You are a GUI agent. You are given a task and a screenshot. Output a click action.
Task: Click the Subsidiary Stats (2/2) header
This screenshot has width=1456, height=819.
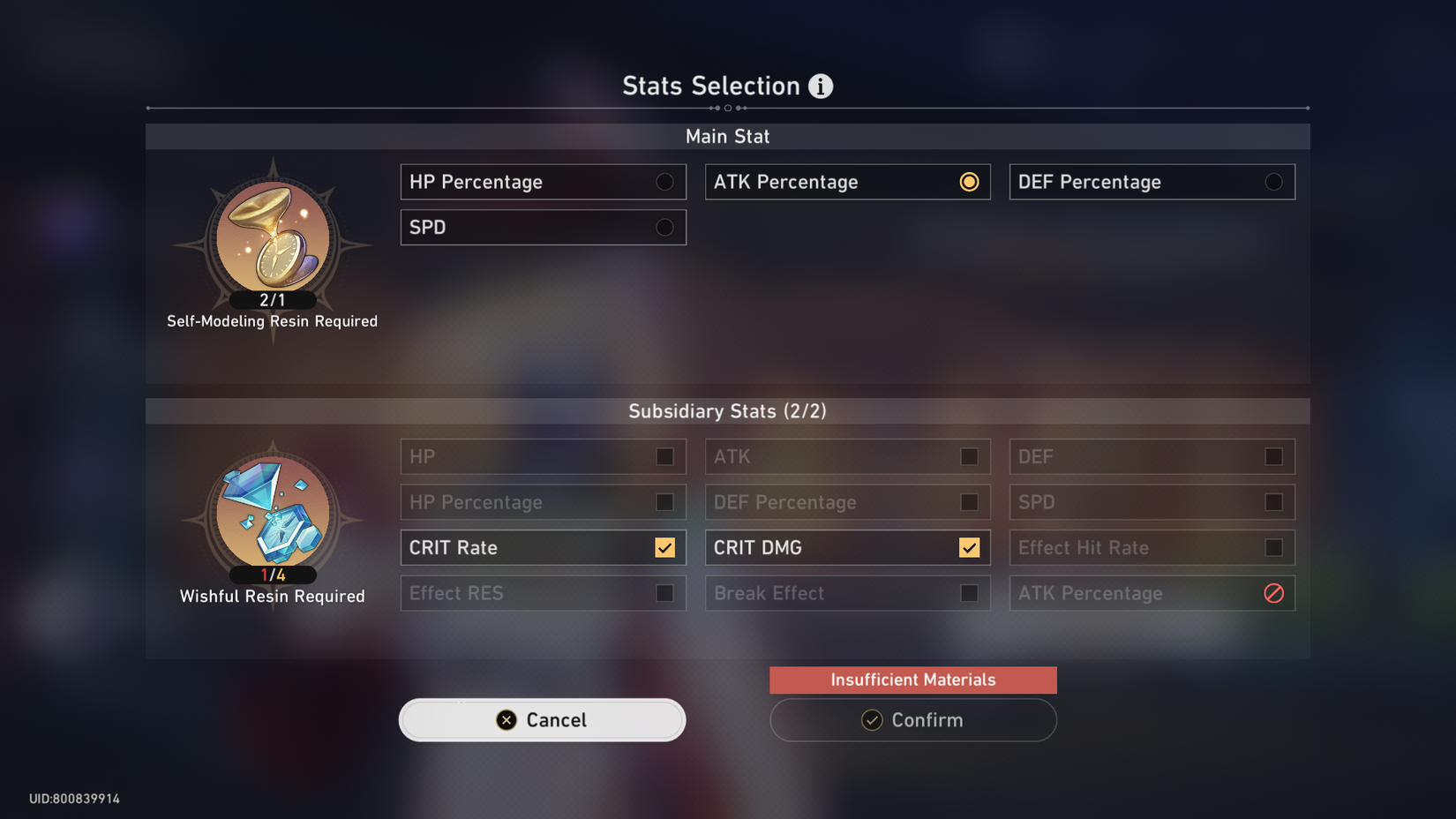(727, 410)
